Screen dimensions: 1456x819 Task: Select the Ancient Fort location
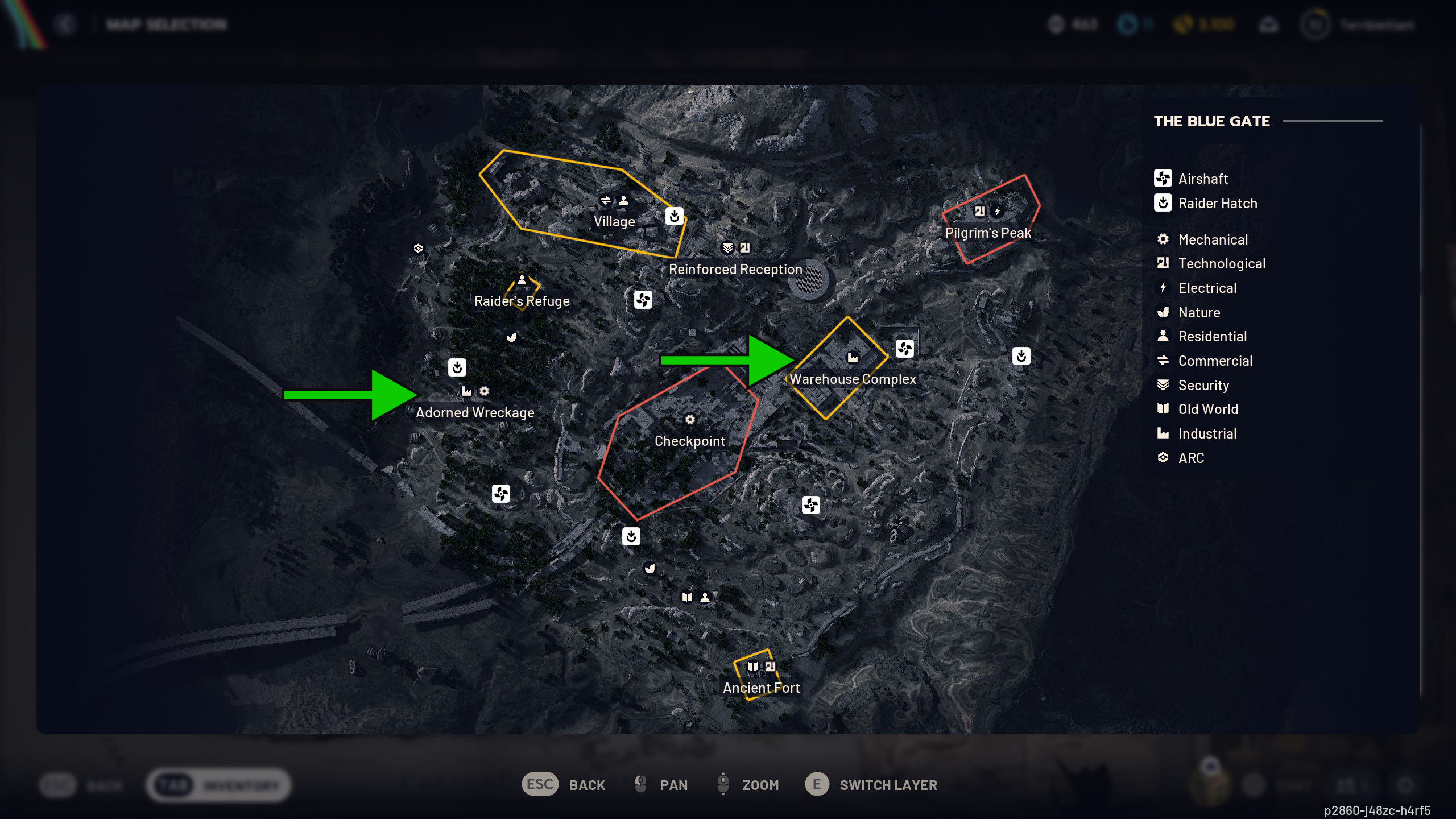[761, 688]
